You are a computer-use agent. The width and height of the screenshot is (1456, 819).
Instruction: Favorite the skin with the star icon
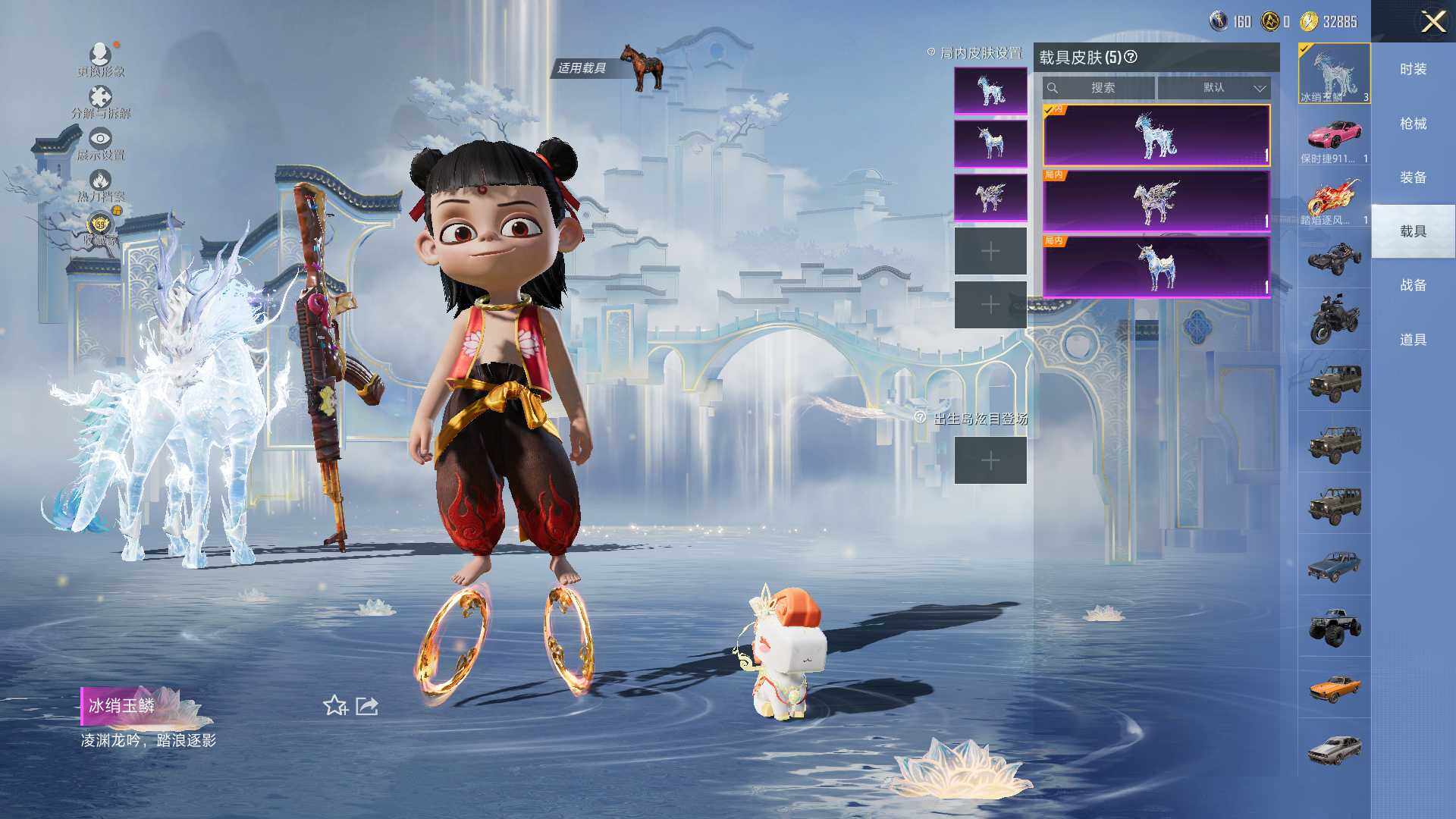(x=334, y=706)
